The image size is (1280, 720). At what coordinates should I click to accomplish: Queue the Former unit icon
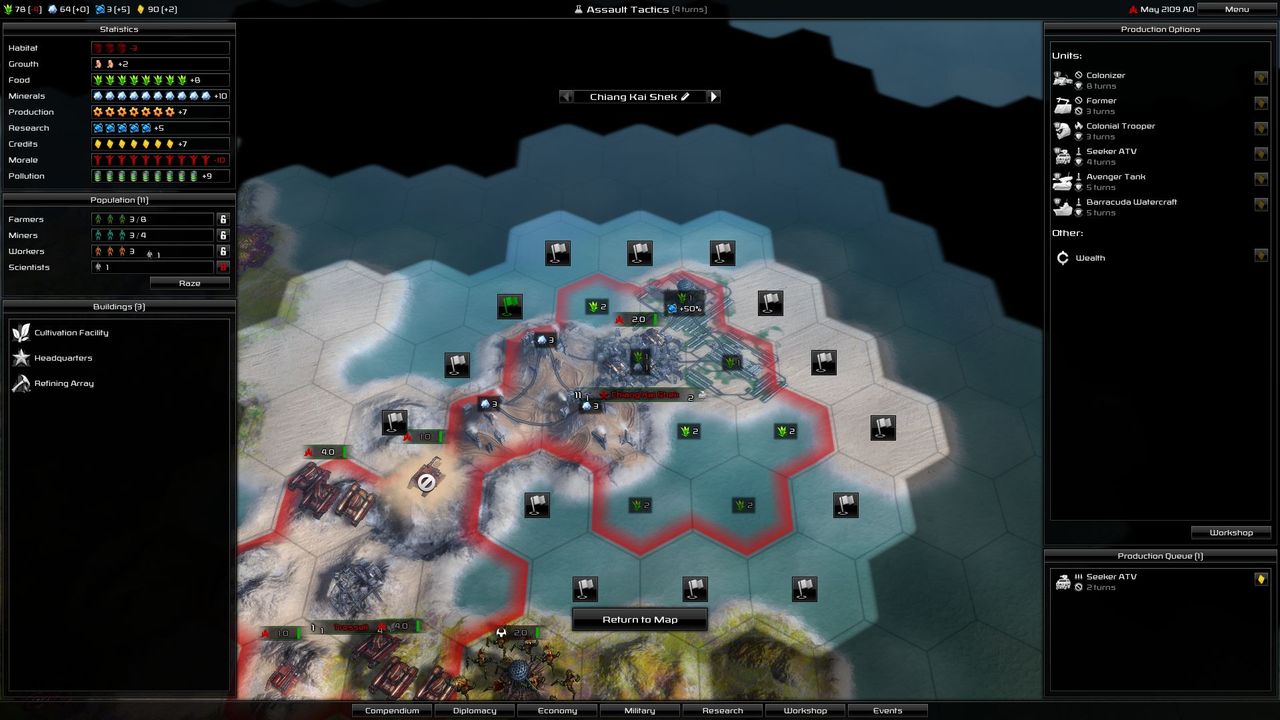(x=1063, y=104)
